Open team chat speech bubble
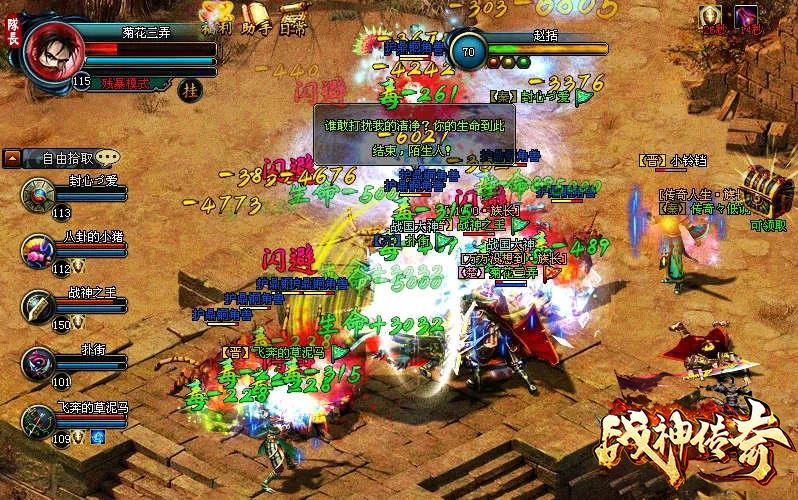The height and width of the screenshot is (500, 798). point(108,157)
